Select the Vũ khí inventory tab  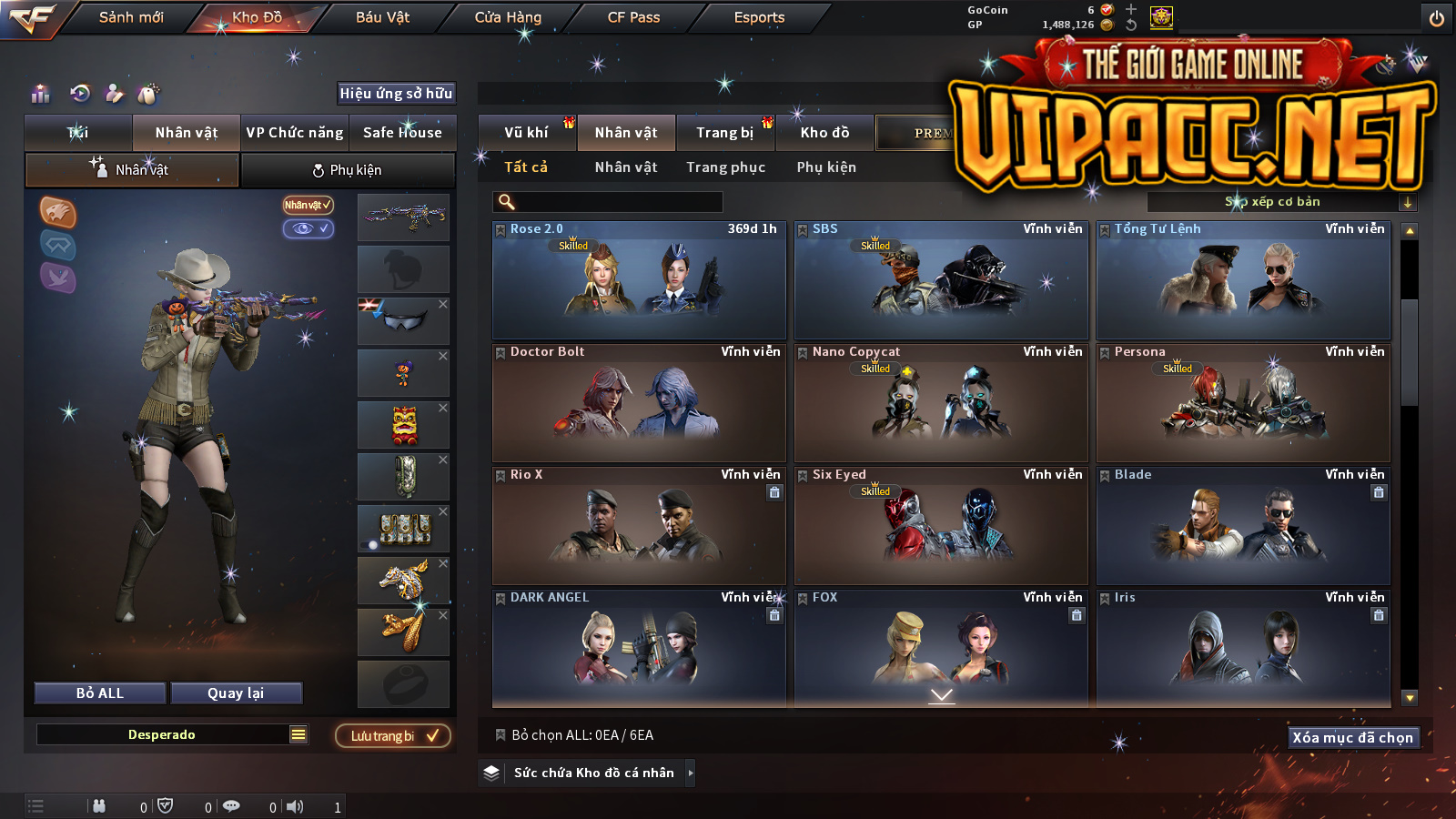(526, 133)
